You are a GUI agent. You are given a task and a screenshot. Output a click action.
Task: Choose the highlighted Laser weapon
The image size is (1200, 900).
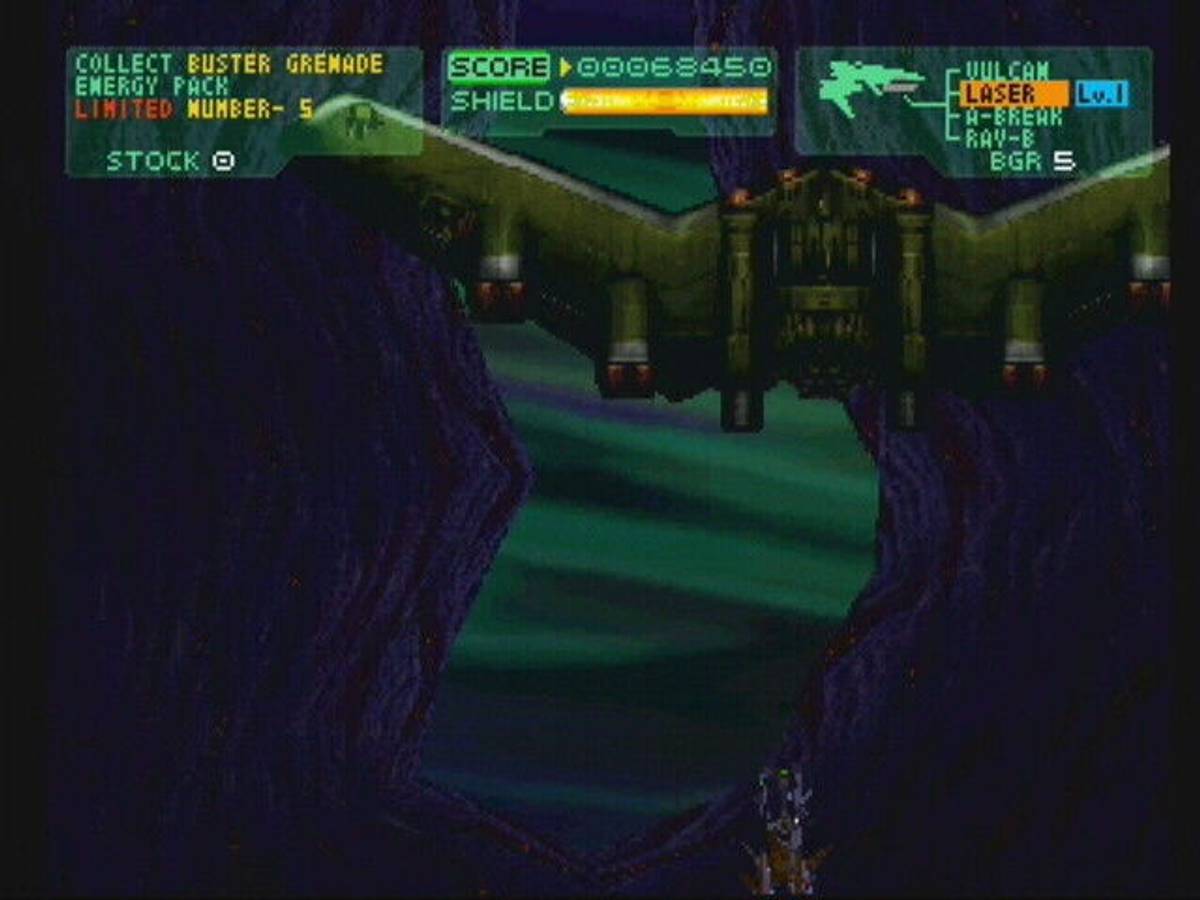pyautogui.click(x=1000, y=95)
